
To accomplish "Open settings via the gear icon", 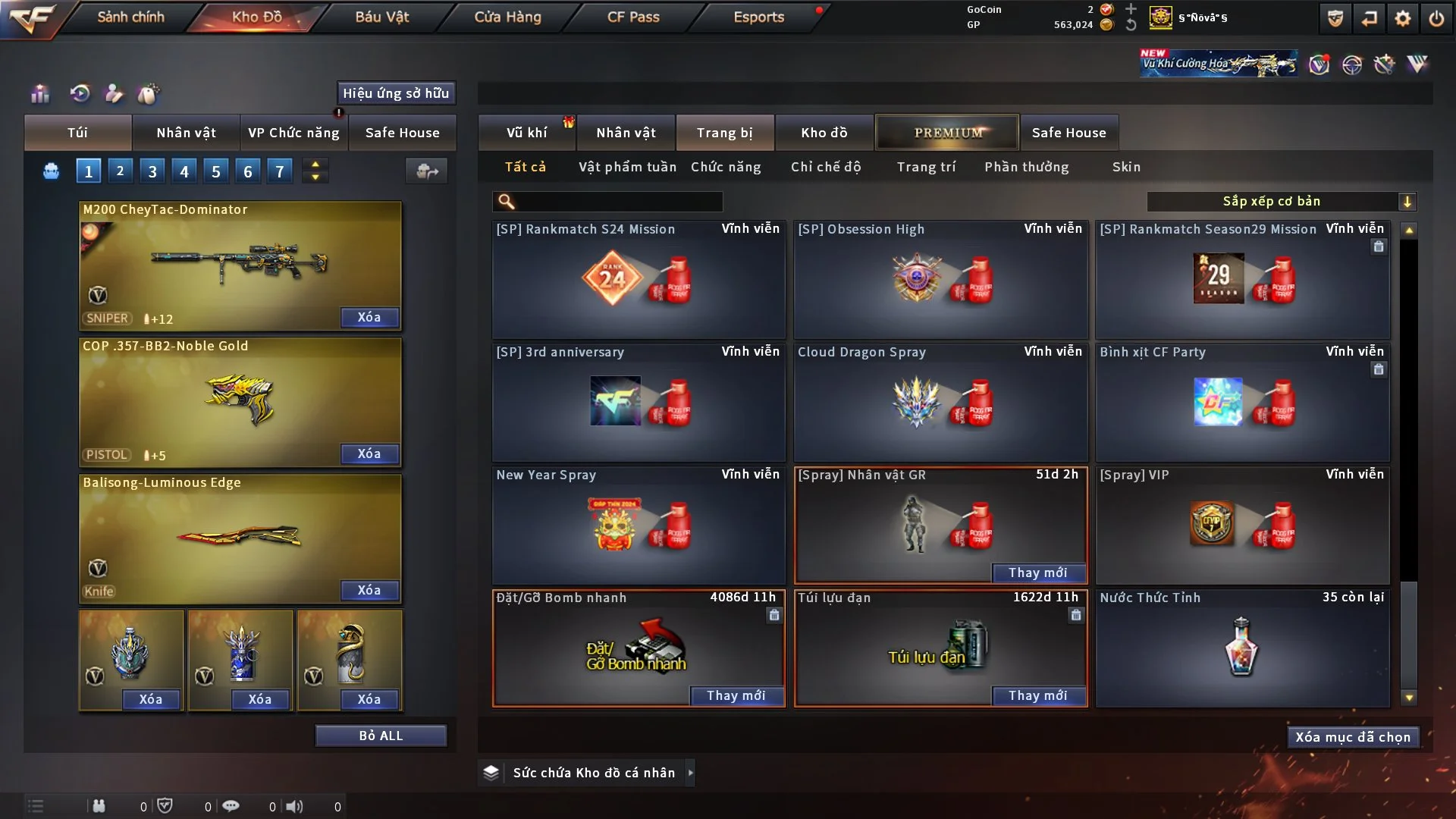I will tap(1403, 18).
